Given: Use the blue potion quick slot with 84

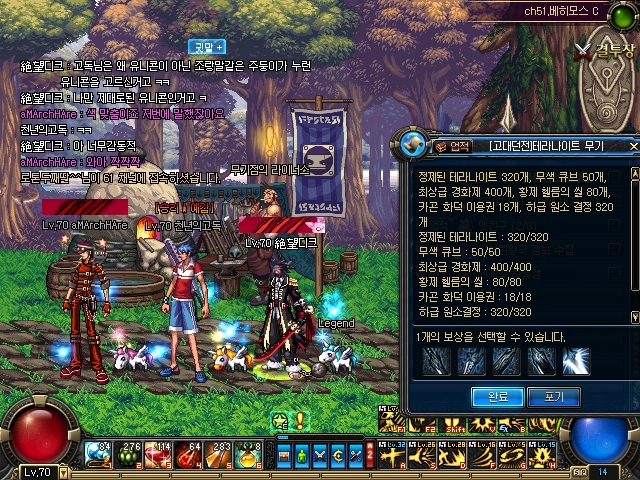Looking at the screenshot, I should 99,455.
